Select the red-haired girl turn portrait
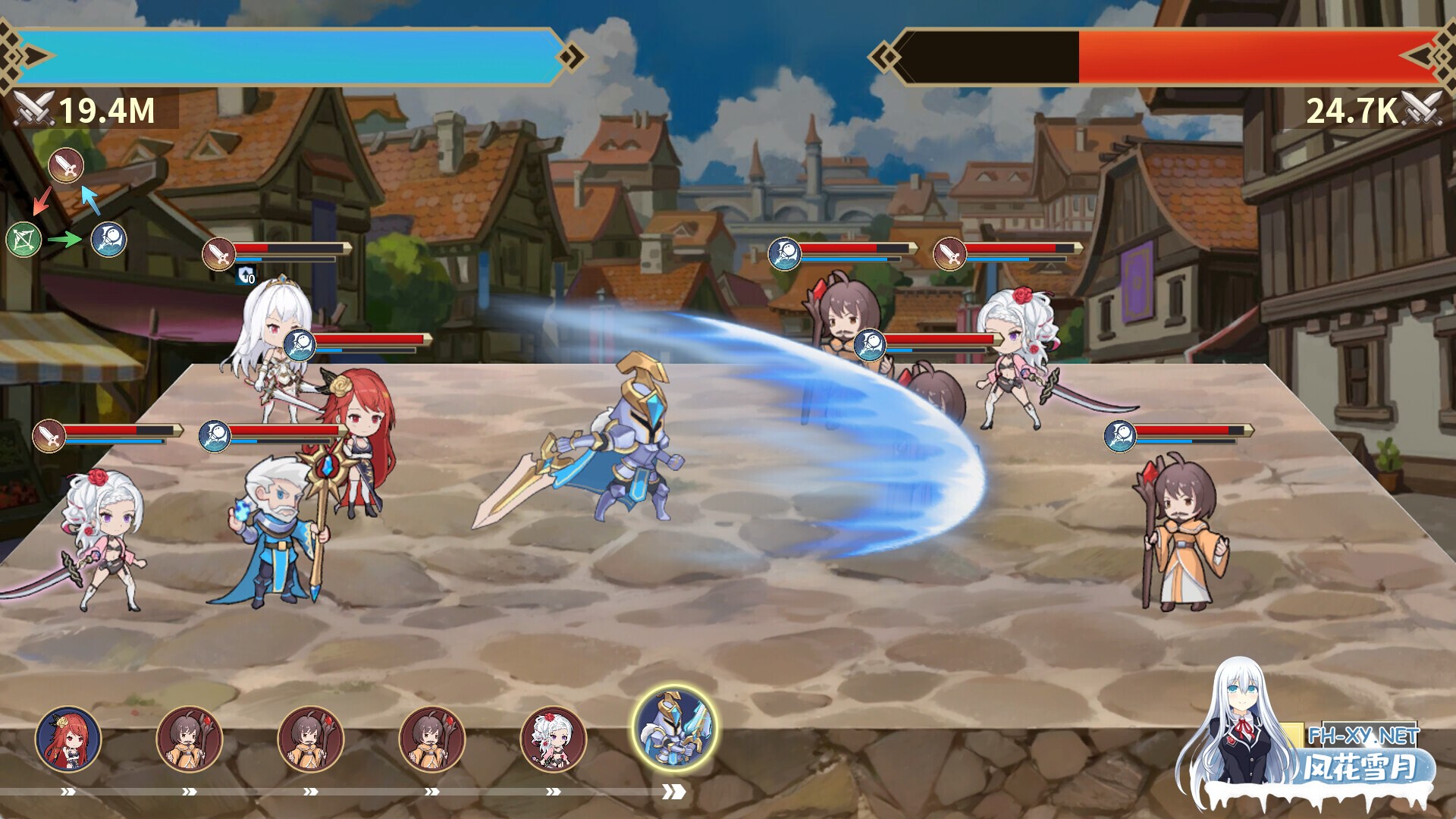This screenshot has height=819, width=1456. click(68, 739)
